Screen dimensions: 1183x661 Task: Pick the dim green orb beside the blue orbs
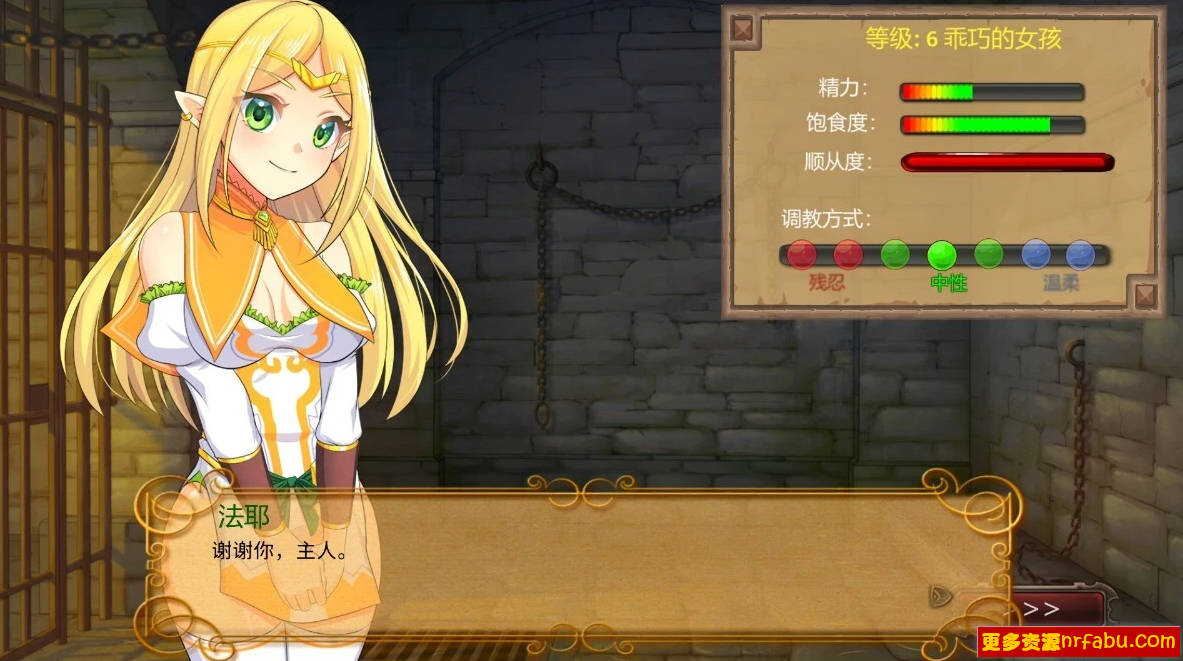pos(988,254)
